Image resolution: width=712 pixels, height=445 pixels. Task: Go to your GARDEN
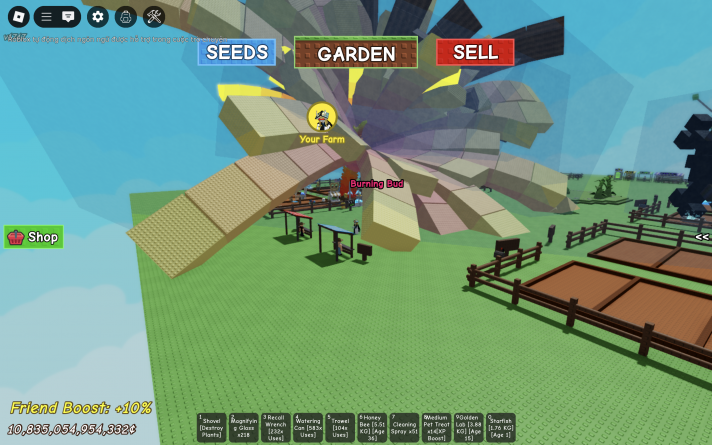point(356,53)
